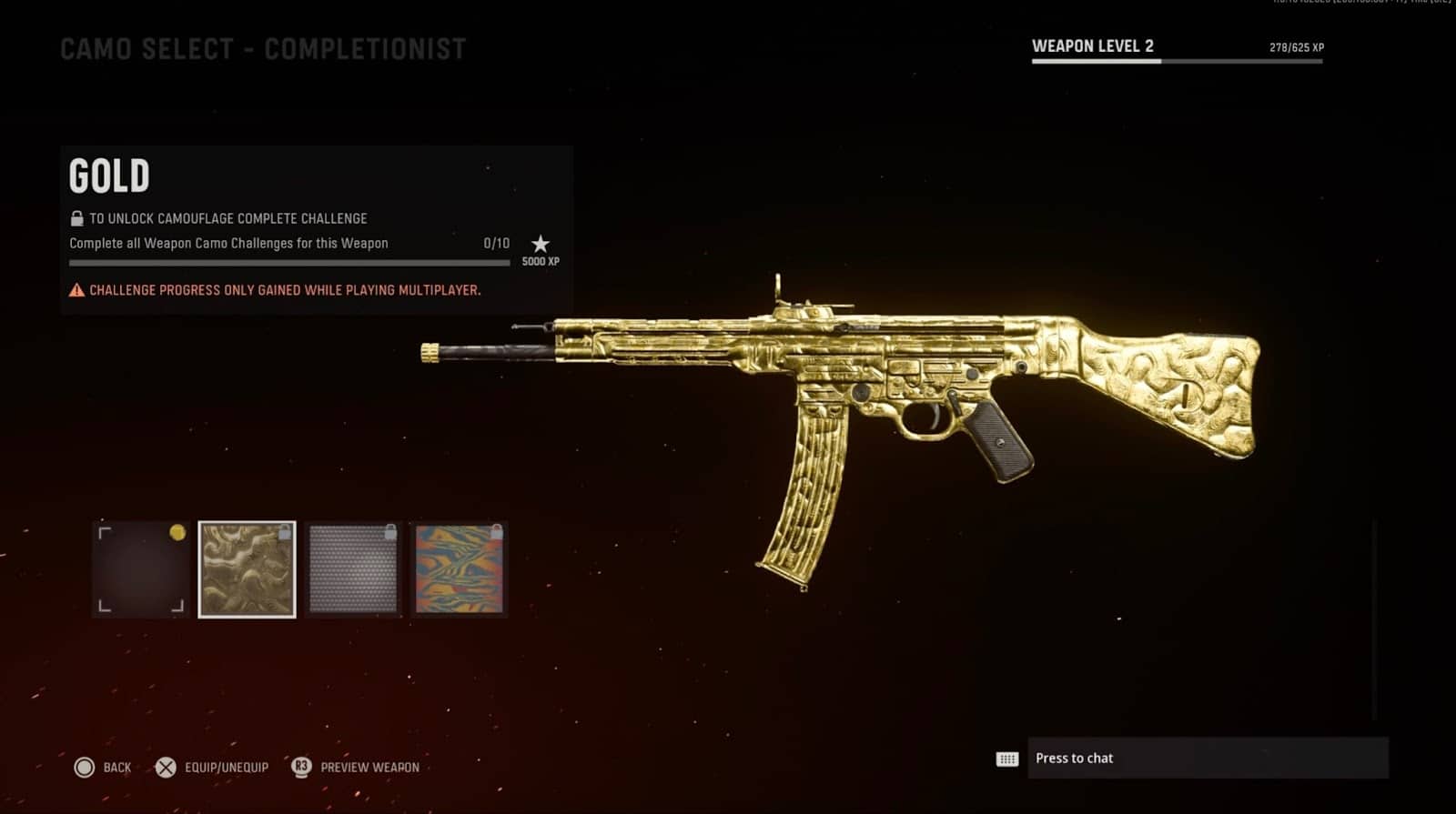Click the star icon showing the 5000 XP reward
Screen dimensions: 1456x814
(x=541, y=244)
